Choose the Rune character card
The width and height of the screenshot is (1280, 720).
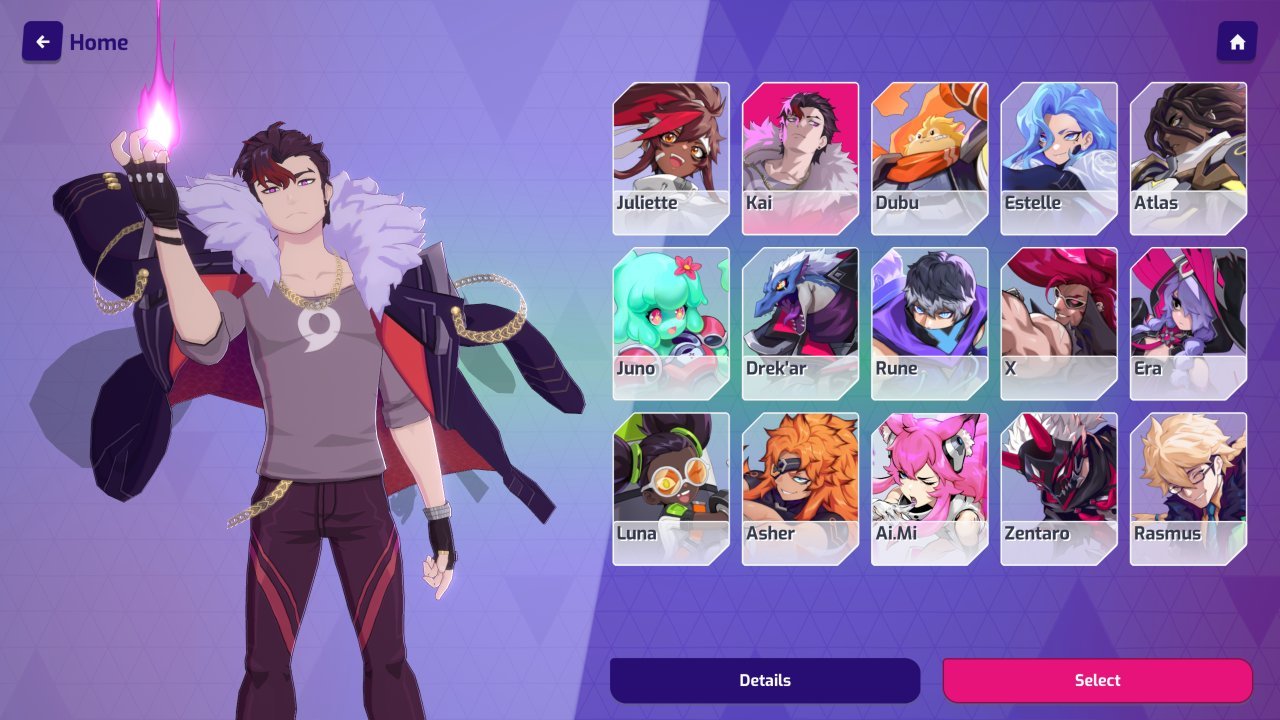tap(929, 323)
